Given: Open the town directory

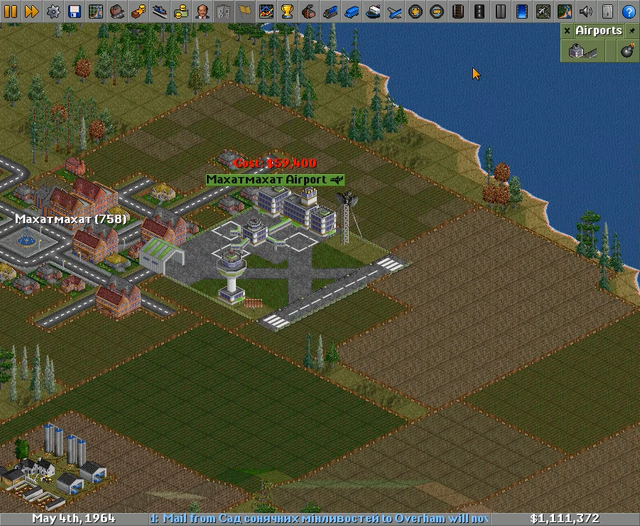Looking at the screenshot, I should coord(116,11).
